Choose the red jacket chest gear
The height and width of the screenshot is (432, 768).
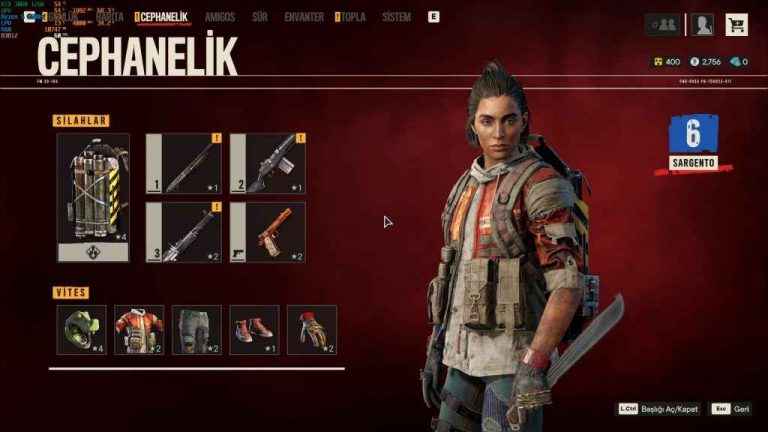[x=139, y=330]
